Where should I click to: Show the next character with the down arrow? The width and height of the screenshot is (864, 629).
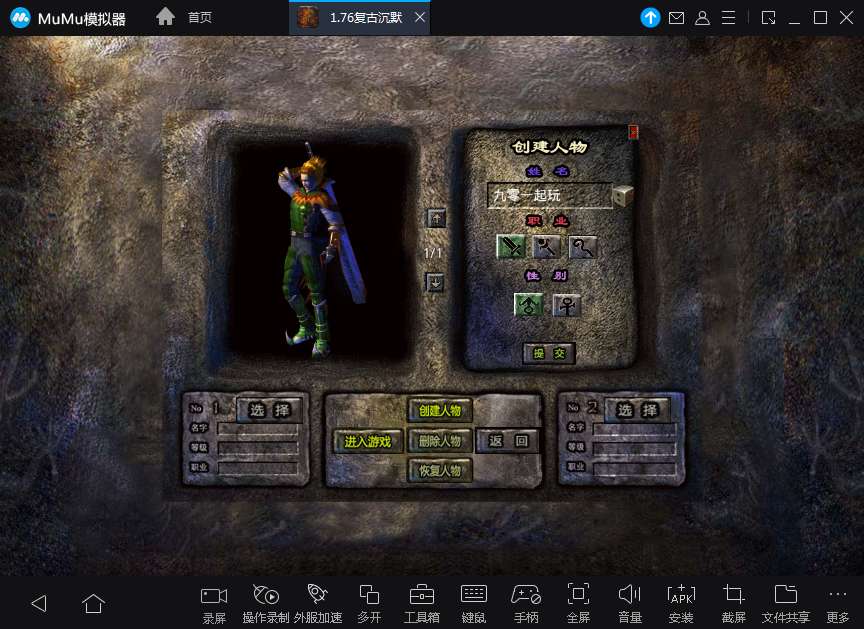(435, 283)
